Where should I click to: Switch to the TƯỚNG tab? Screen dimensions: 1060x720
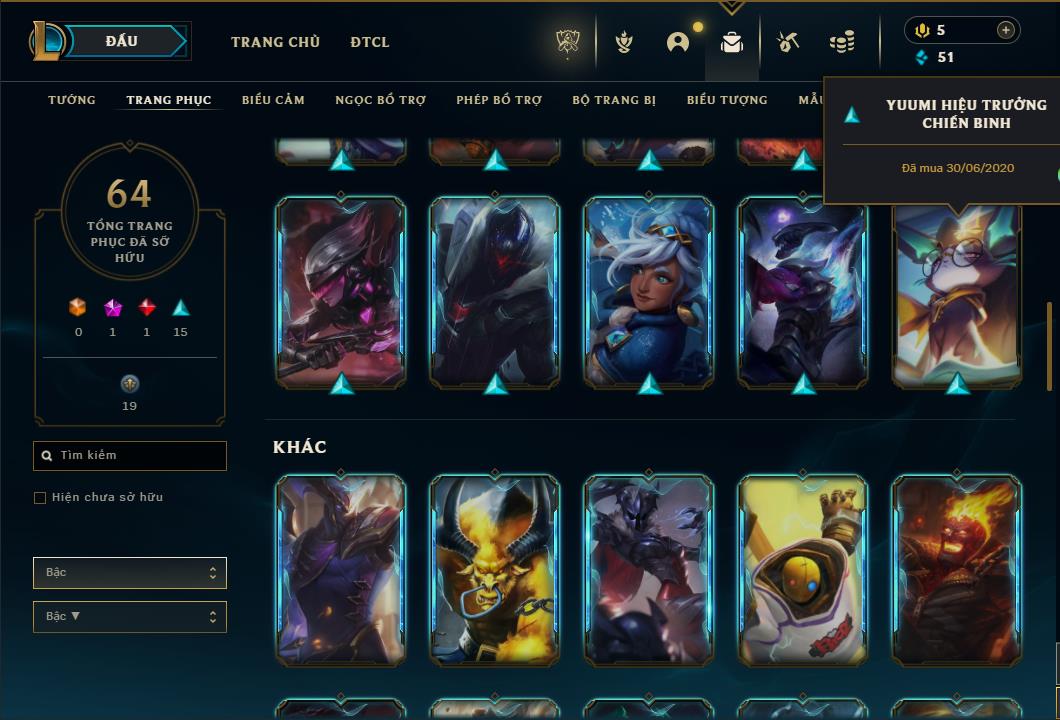click(72, 100)
